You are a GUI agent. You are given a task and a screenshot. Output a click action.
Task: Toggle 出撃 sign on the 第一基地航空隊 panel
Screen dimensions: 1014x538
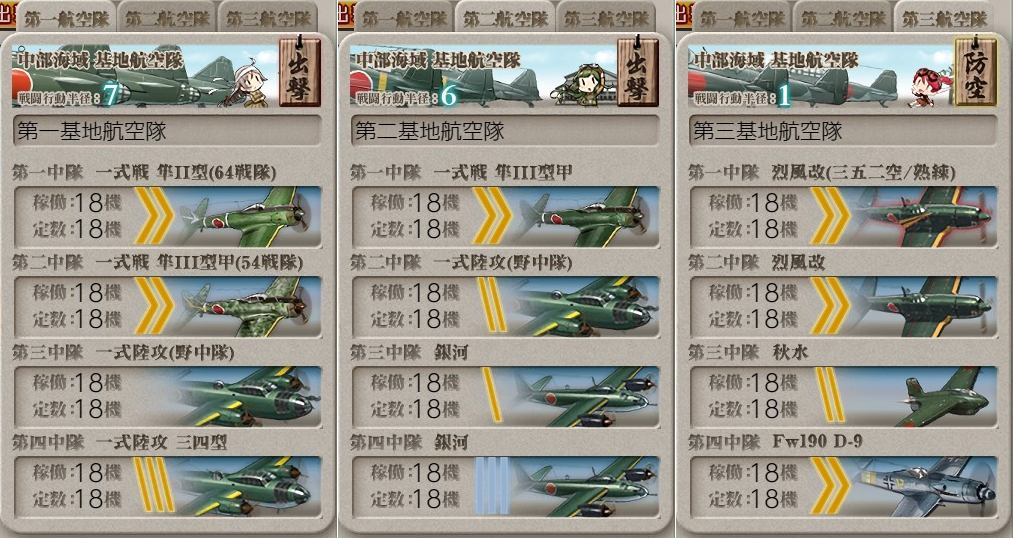[298, 73]
